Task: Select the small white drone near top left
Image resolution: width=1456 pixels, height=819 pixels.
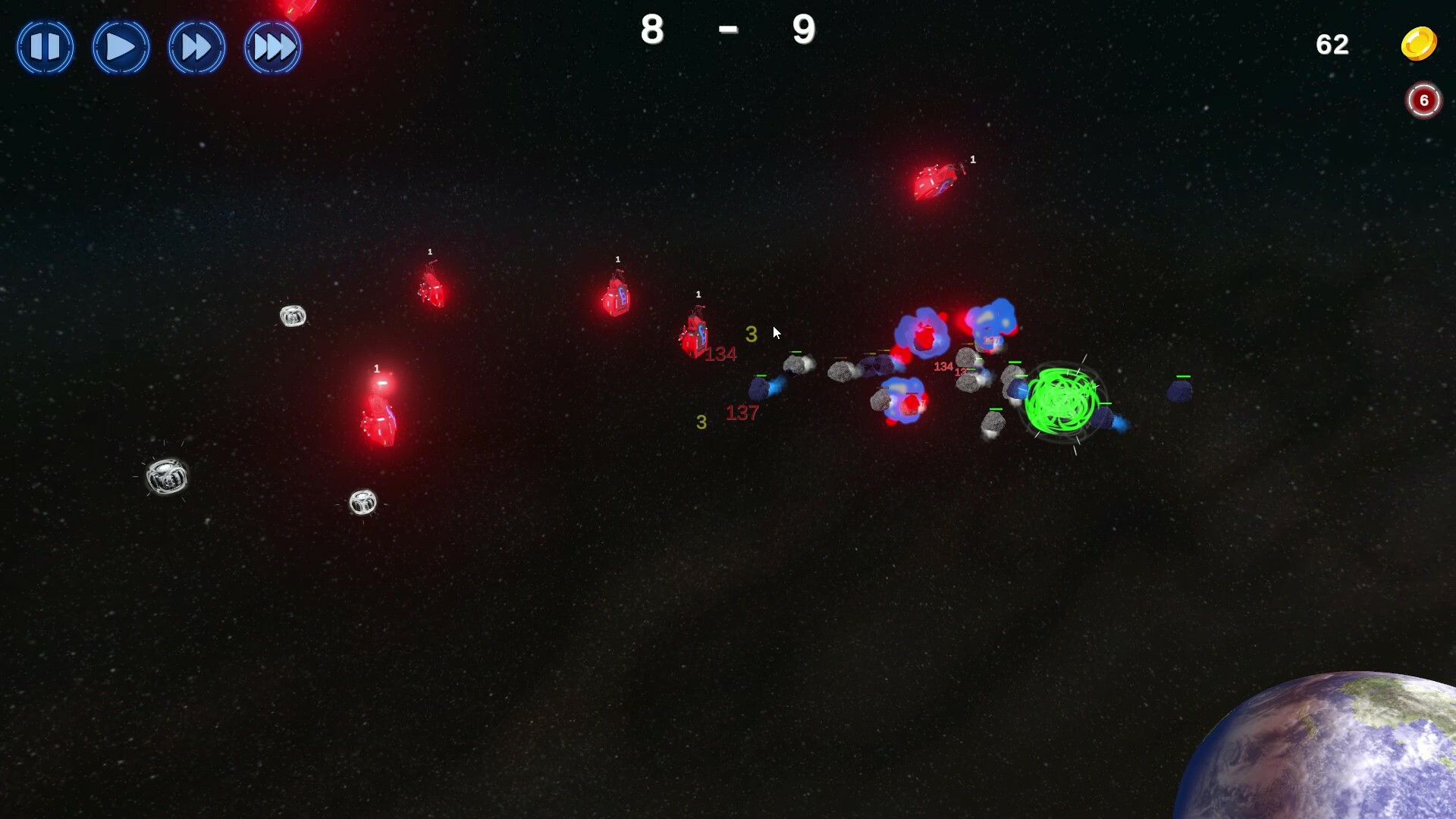Action: coord(293,315)
